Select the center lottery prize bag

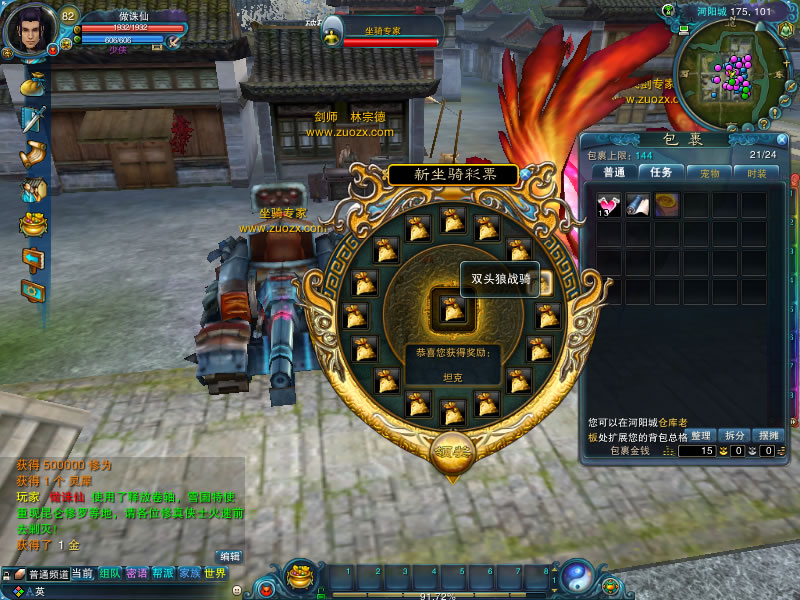452,309
